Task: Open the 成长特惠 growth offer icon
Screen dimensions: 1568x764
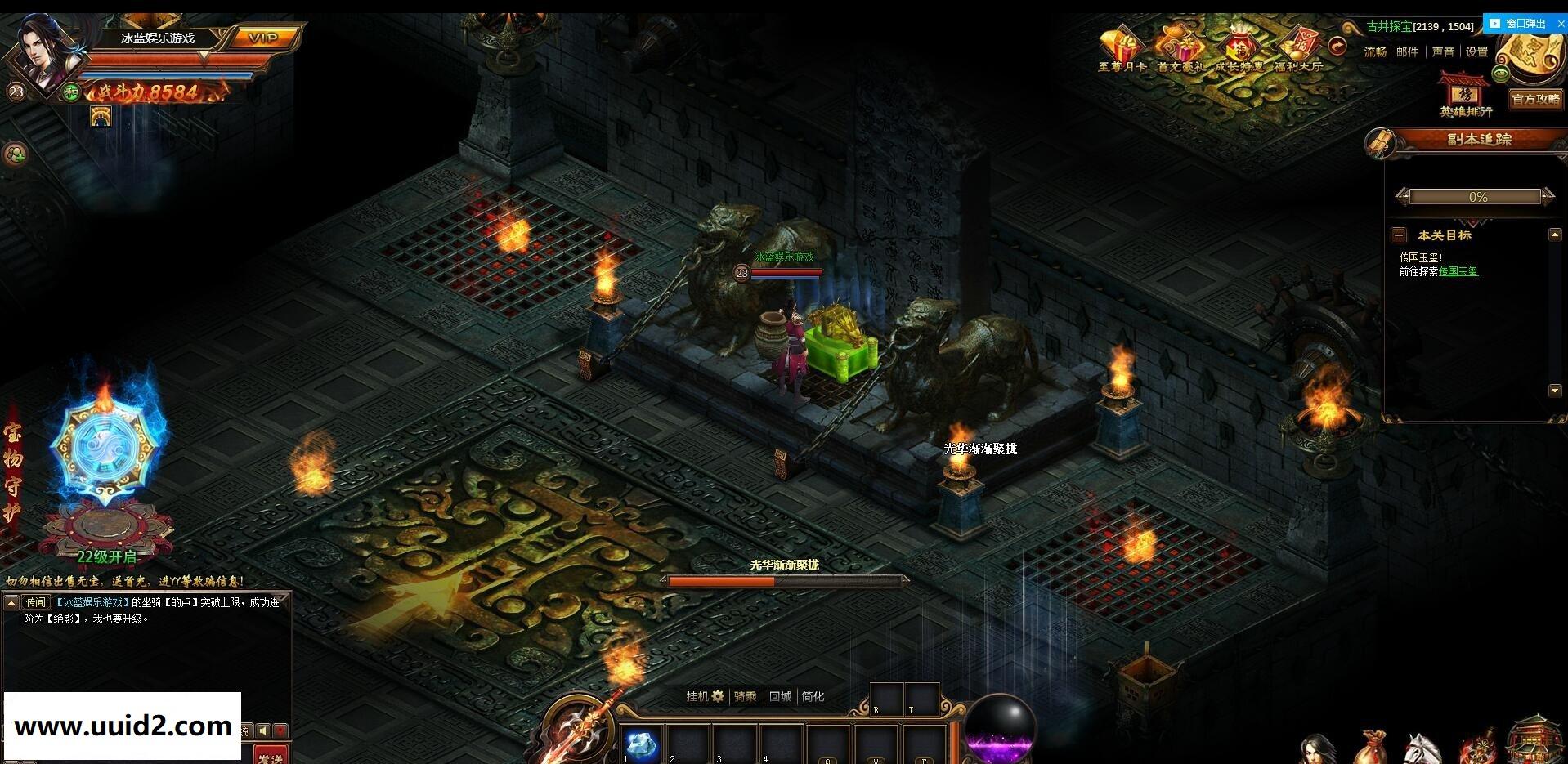Action: pyautogui.click(x=1238, y=48)
